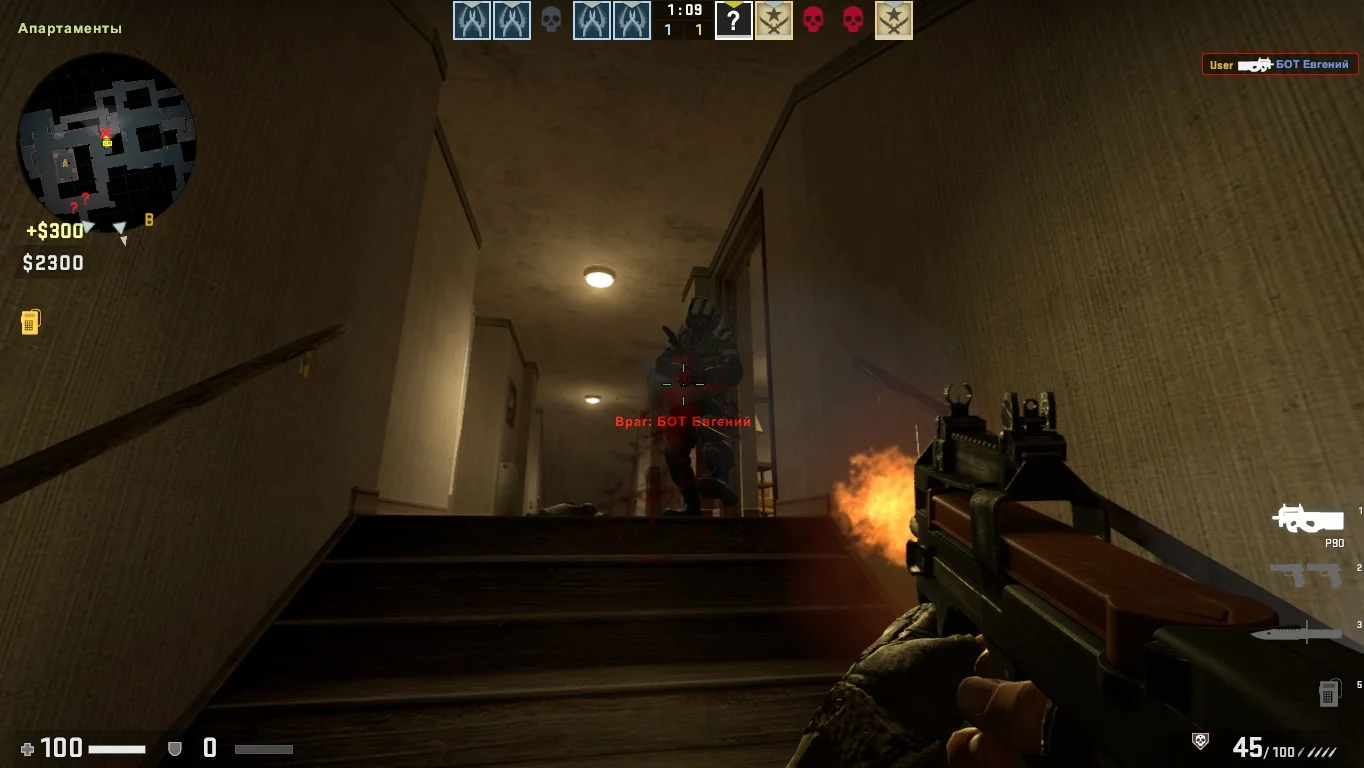Choose the knife in the weapon list
1364x768 pixels.
pos(1295,633)
